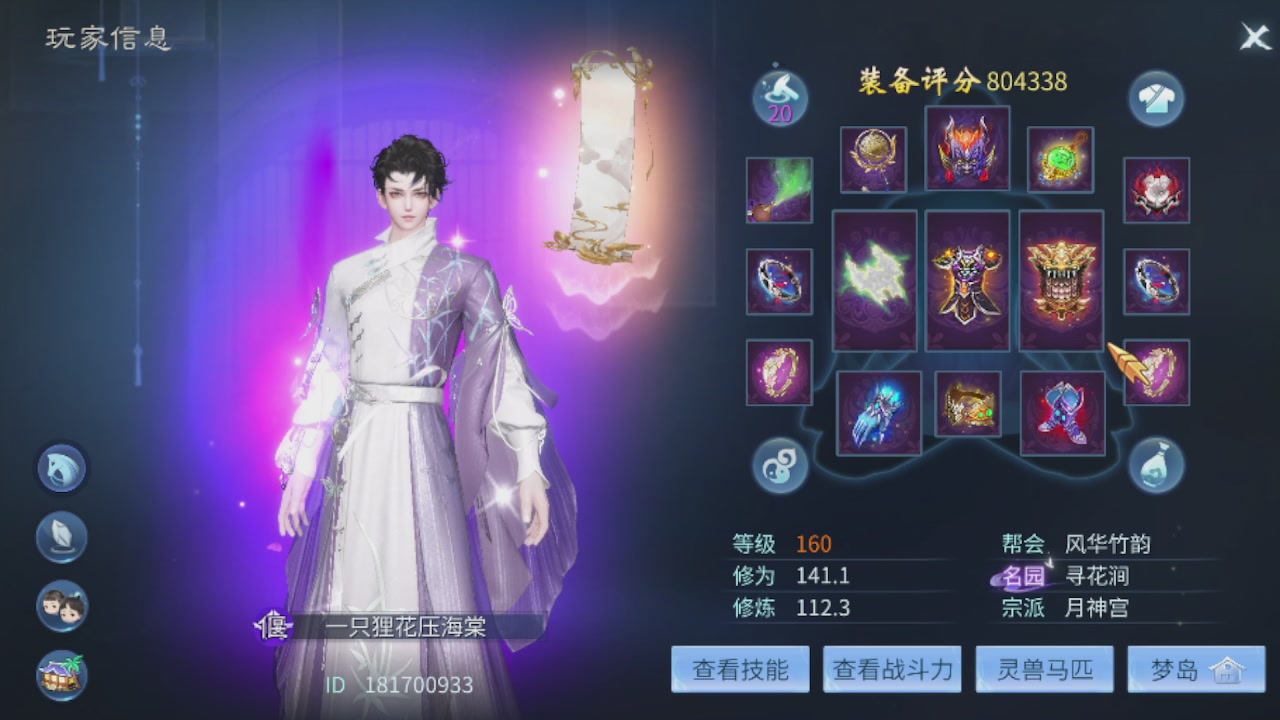The image size is (1280, 720).
Task: Open the couple marriage icon
Action: (62, 605)
